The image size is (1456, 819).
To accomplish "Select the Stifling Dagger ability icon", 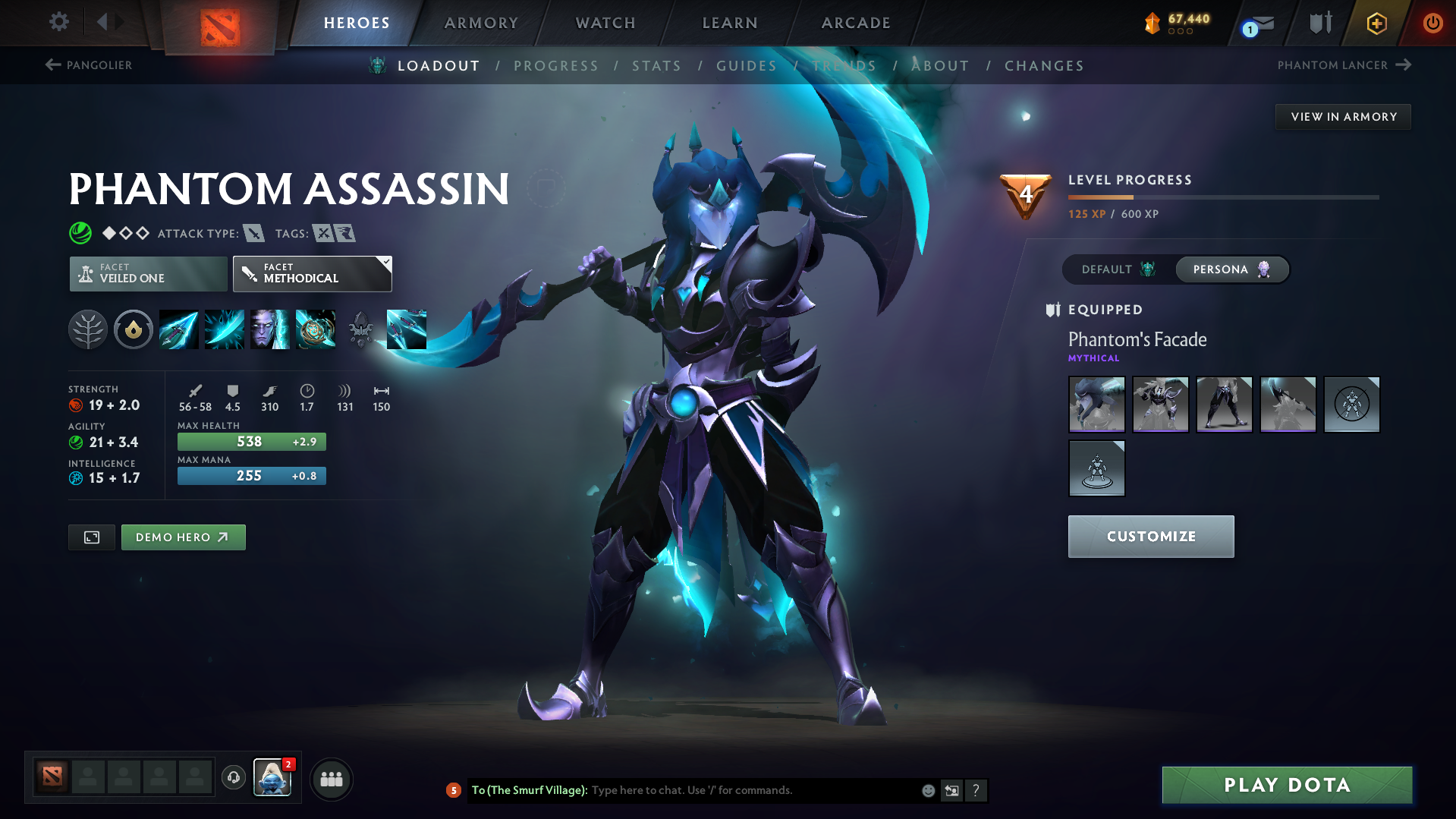I will 179,329.
